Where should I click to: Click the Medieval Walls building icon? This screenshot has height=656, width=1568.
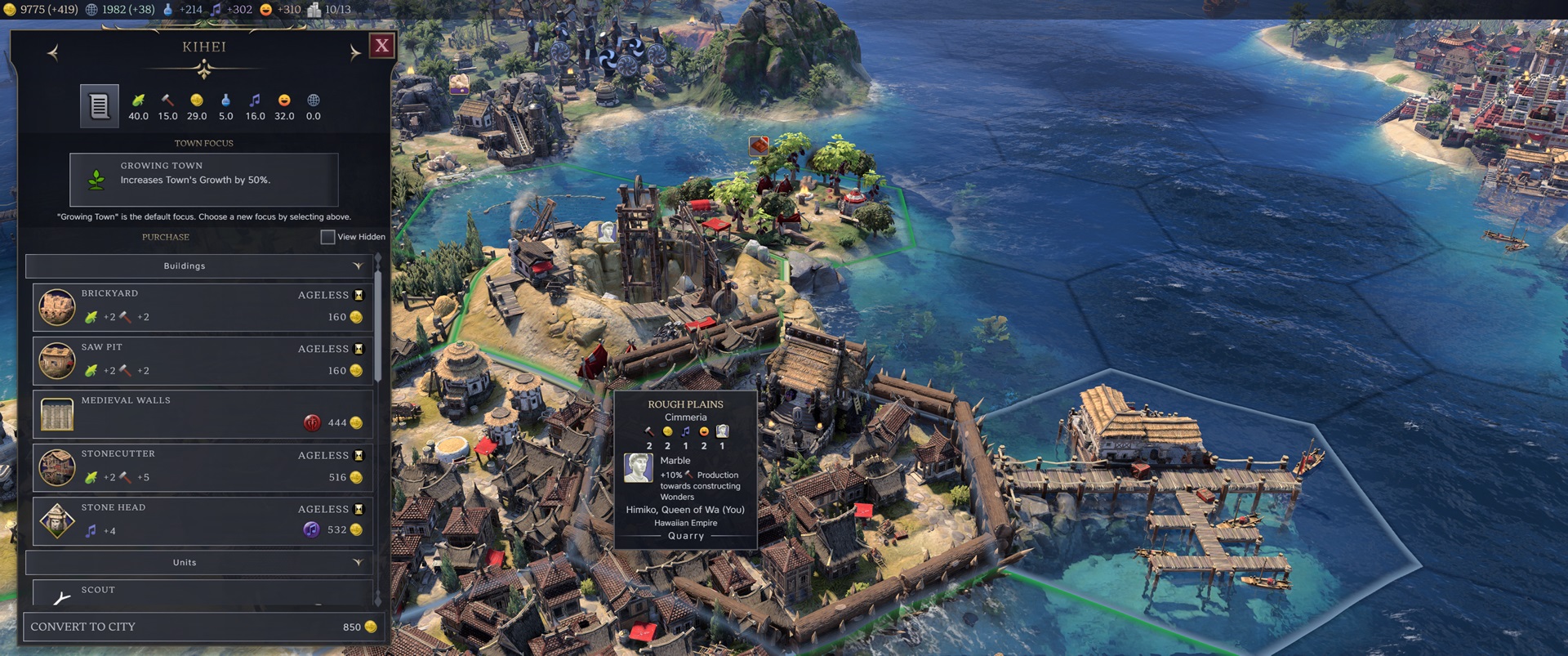coord(56,414)
